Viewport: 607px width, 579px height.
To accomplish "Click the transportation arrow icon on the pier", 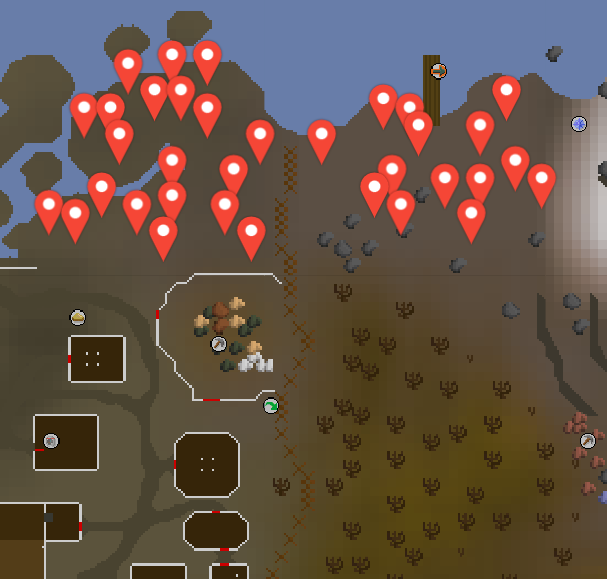I will coord(437,71).
